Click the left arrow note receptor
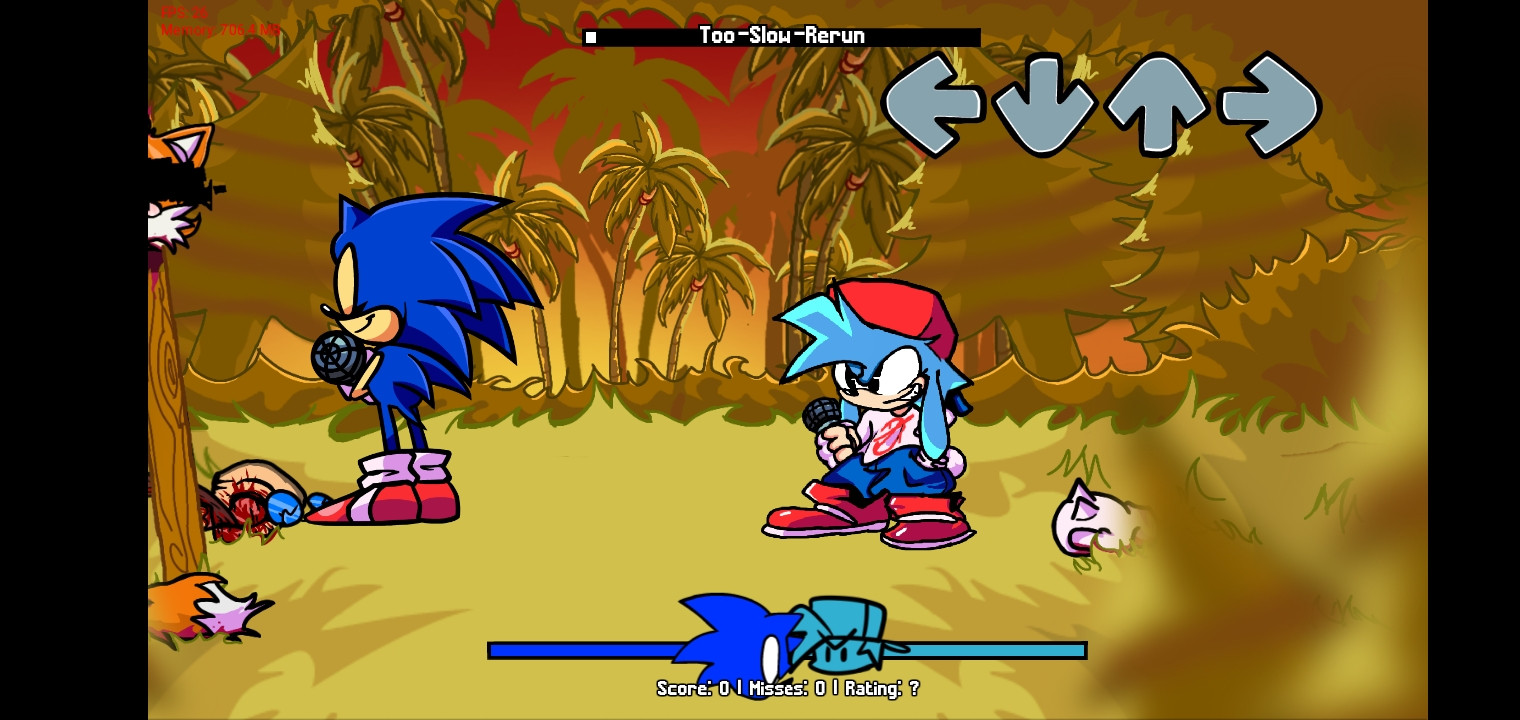 933,103
